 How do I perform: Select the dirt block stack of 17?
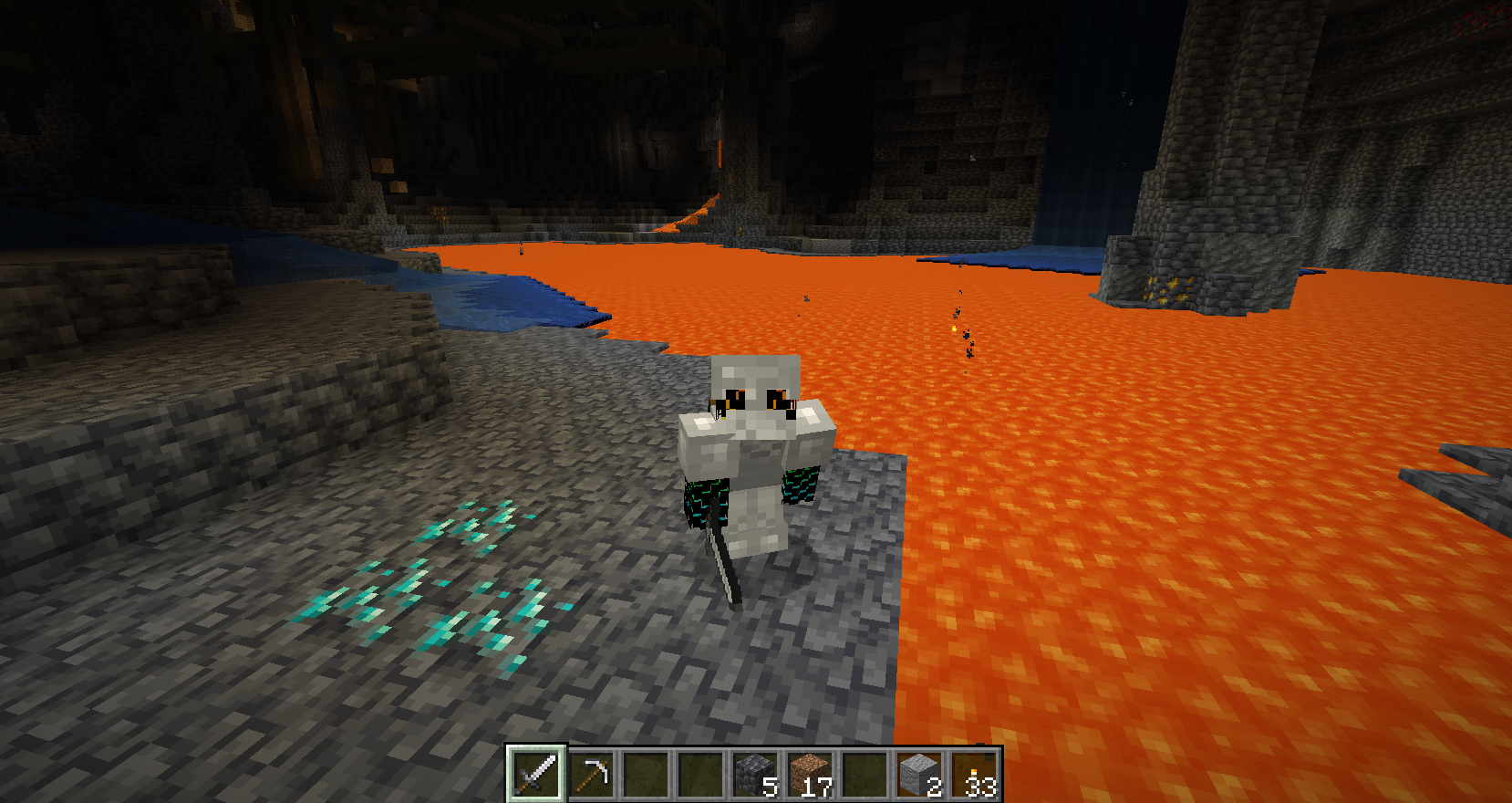(810, 774)
